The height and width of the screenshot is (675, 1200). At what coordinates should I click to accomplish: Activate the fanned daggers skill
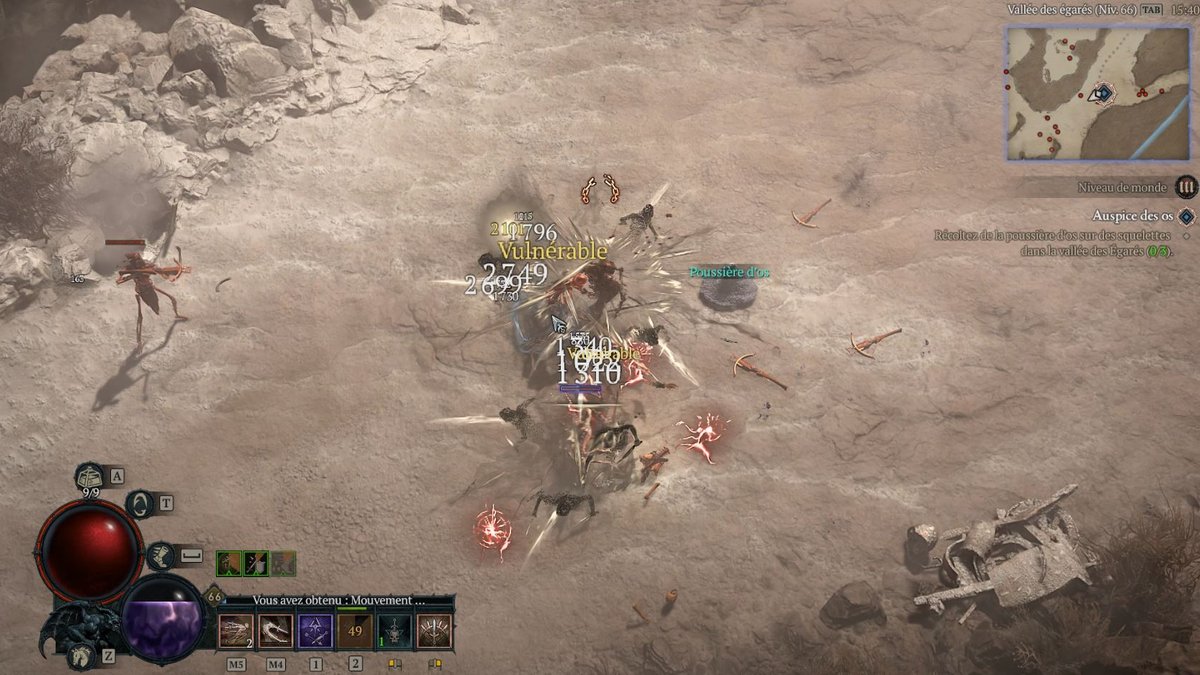click(434, 631)
